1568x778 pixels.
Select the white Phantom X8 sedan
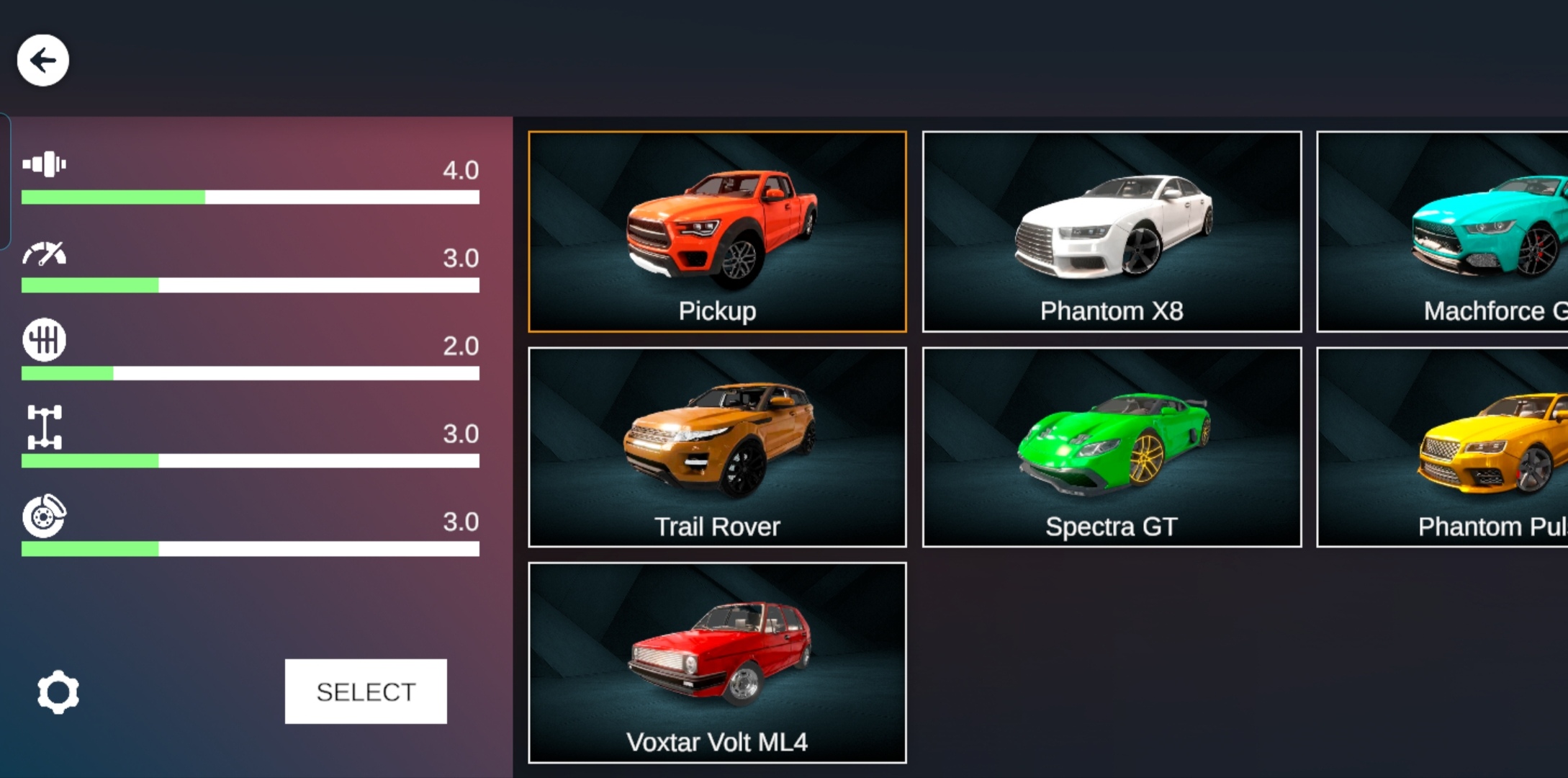pyautogui.click(x=1112, y=231)
